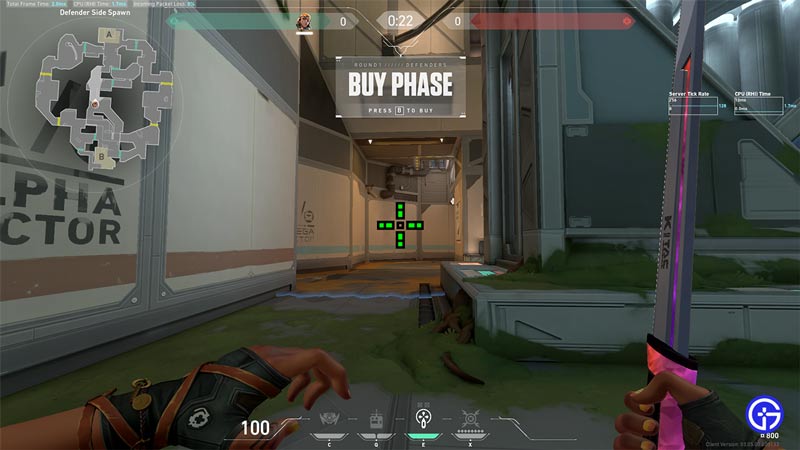Select the B site marker on minimap
The image size is (800, 450).
click(x=99, y=154)
